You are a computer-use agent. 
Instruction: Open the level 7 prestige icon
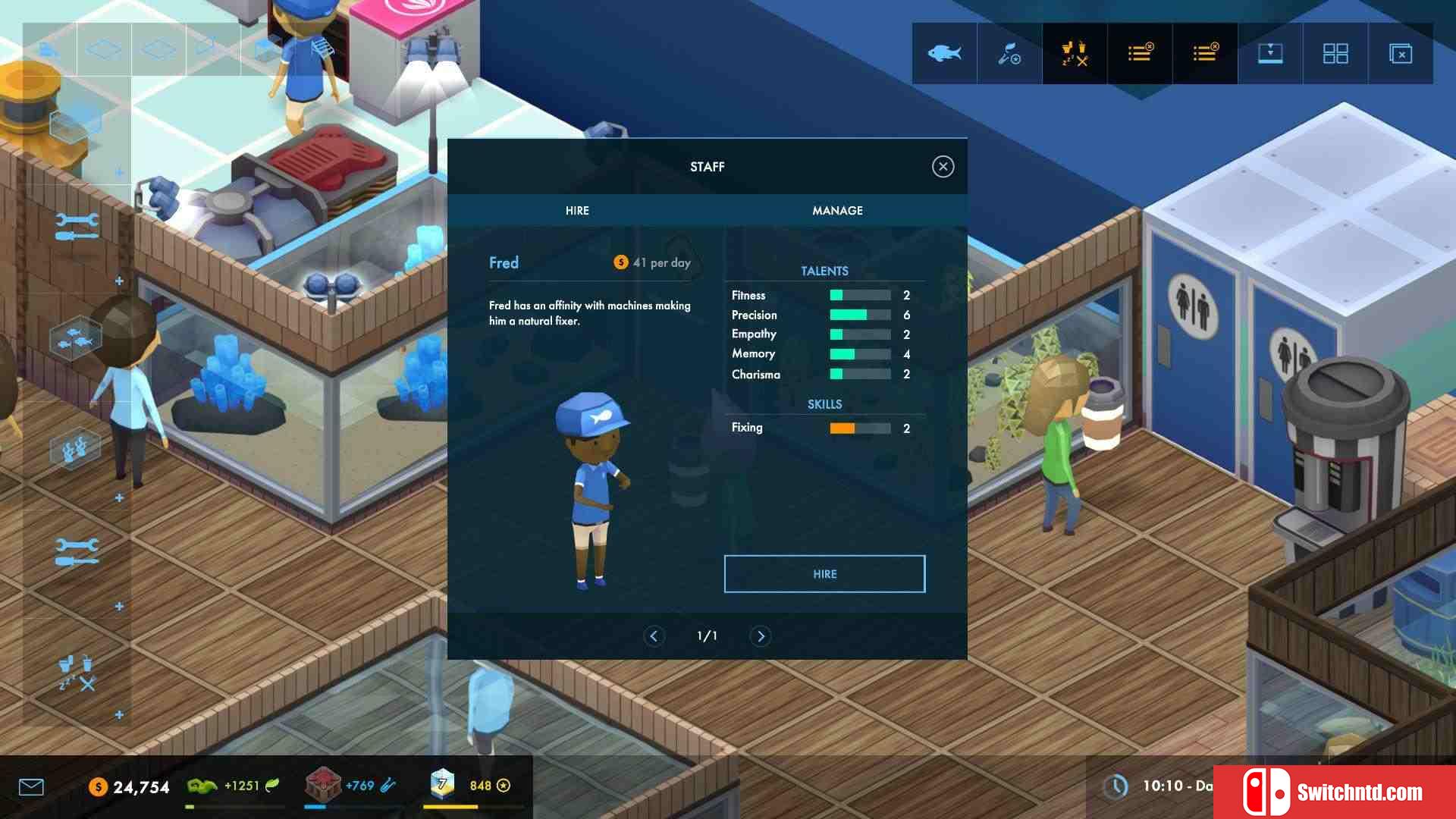(442, 785)
